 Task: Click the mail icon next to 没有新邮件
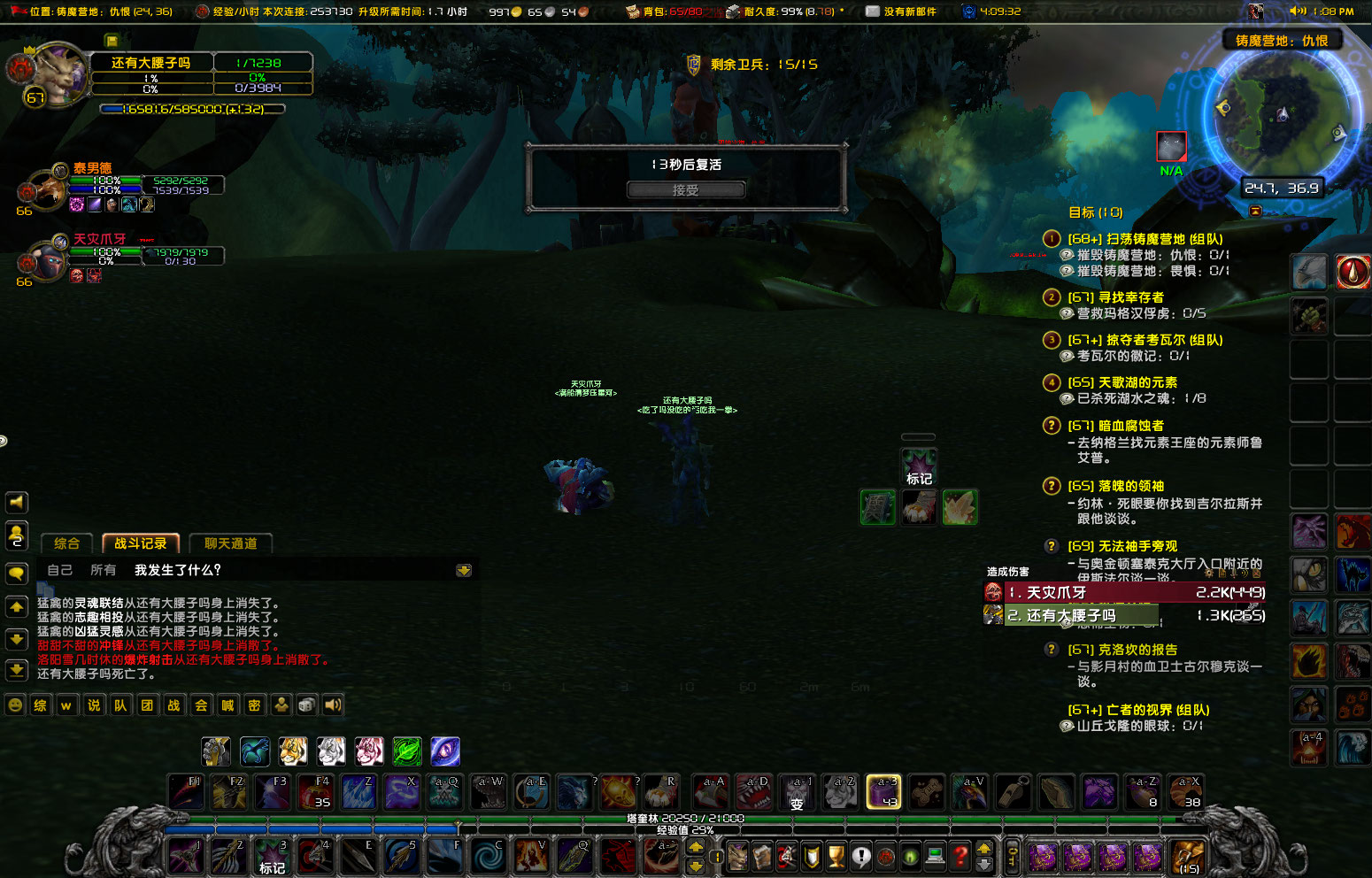click(873, 12)
